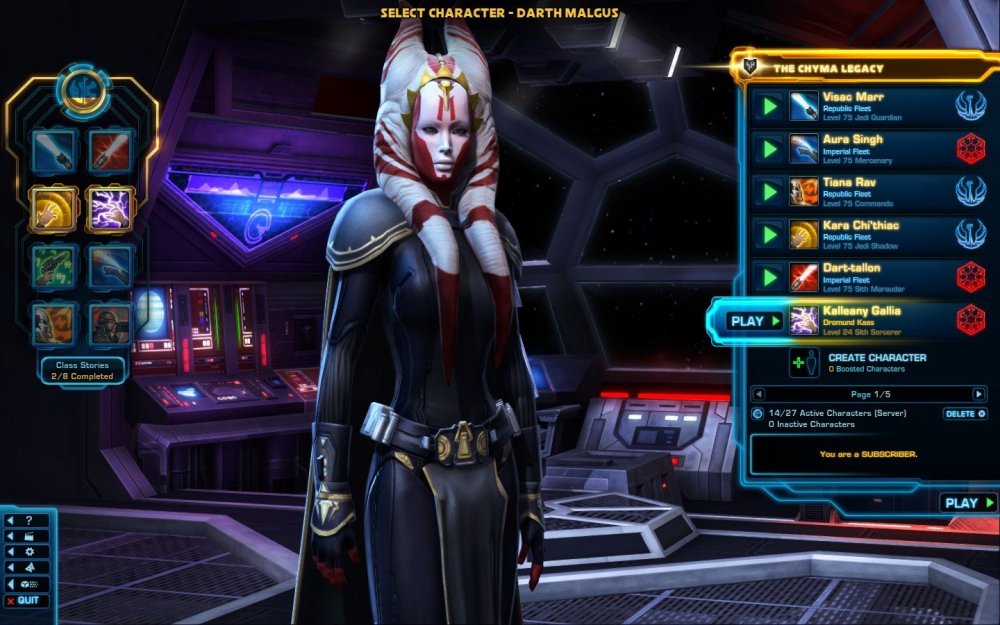Select Tiana Rav the Commando
The image size is (1000, 625).
862,190
